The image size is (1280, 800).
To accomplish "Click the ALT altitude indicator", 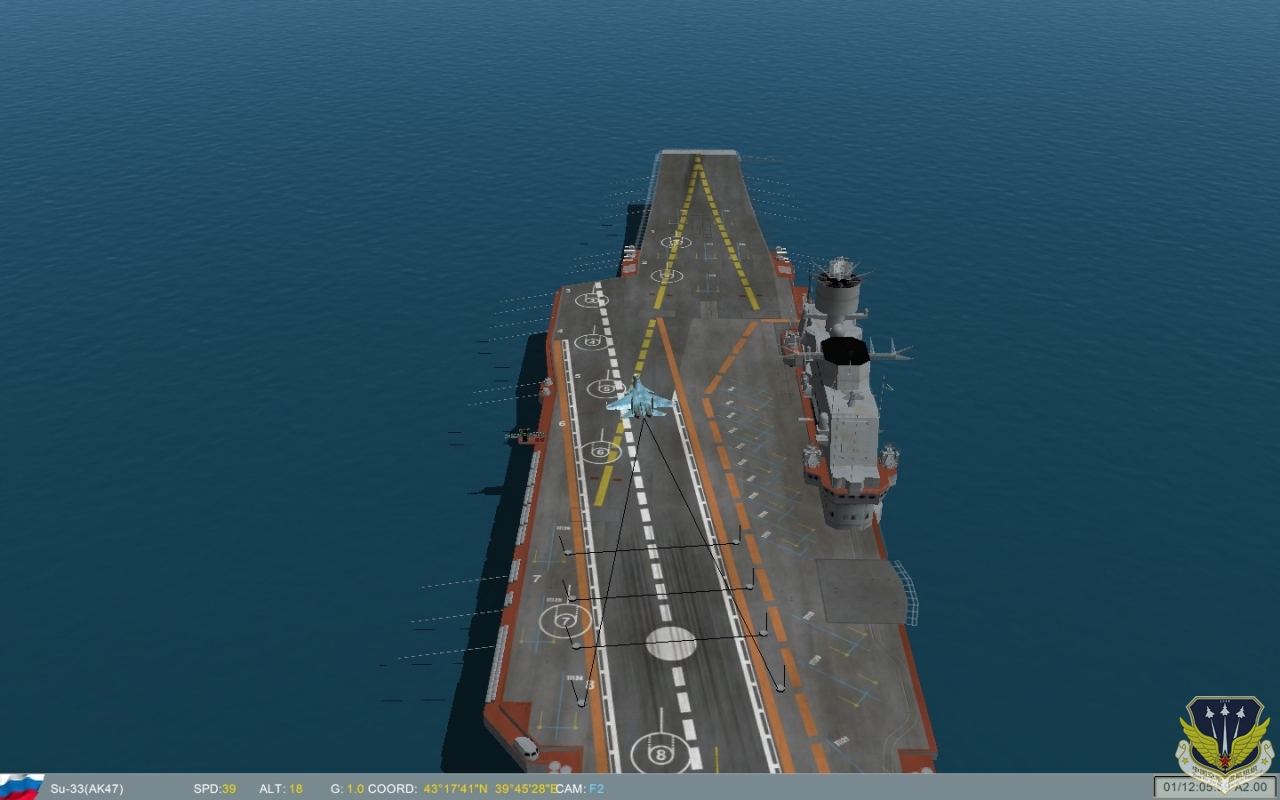I will point(278,789).
